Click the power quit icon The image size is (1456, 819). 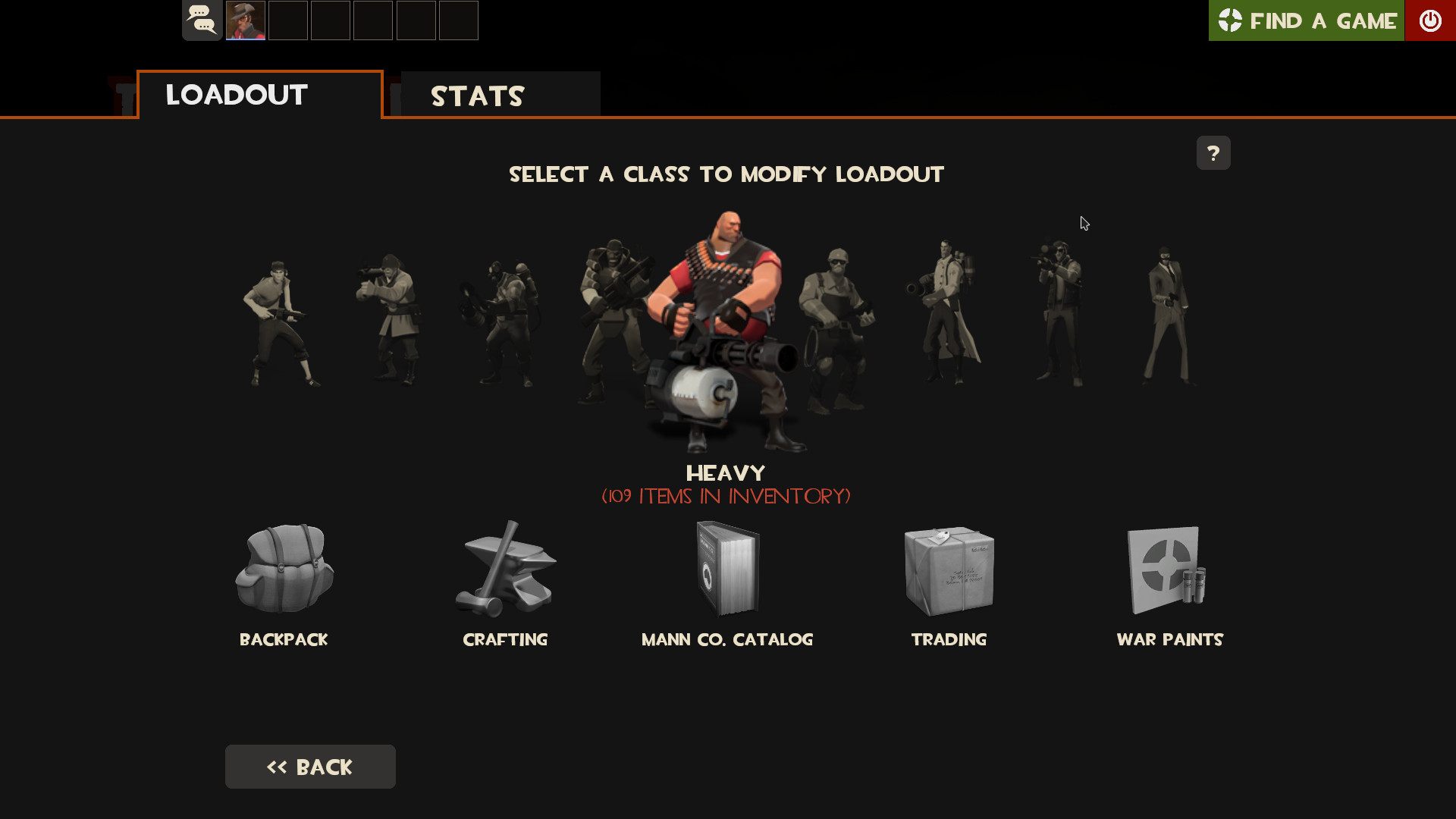pyautogui.click(x=1432, y=20)
